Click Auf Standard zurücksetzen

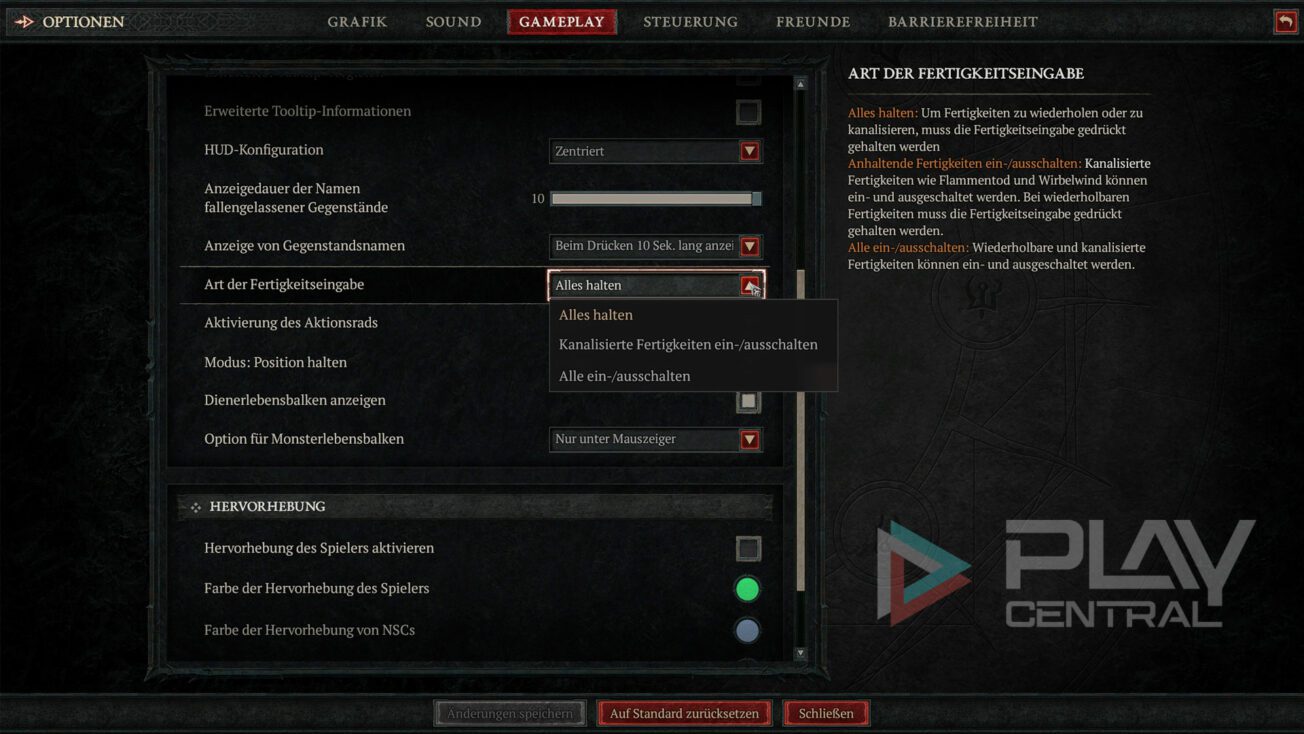tap(683, 712)
